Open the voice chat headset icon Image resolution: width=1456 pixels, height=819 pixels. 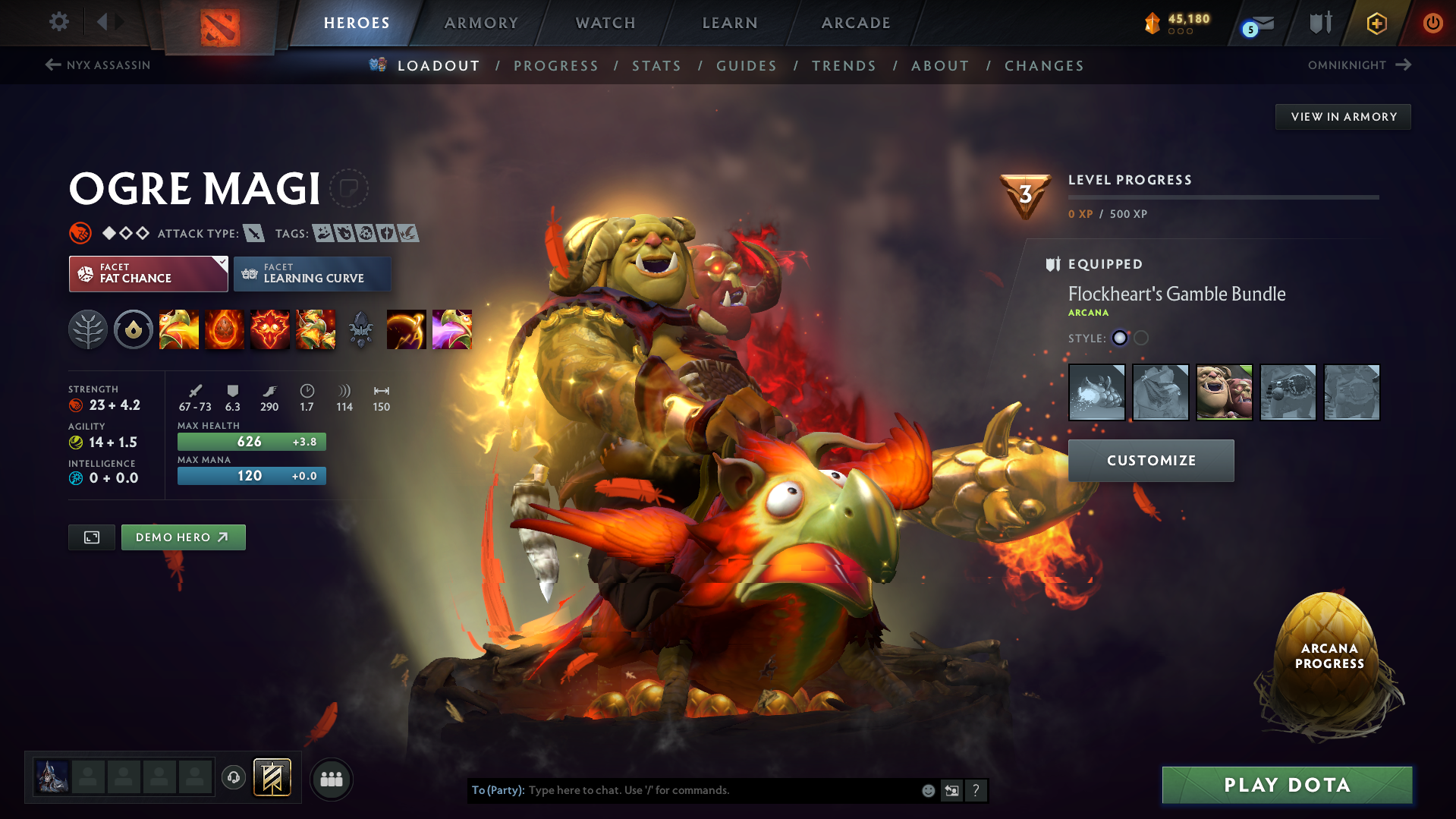click(x=234, y=778)
